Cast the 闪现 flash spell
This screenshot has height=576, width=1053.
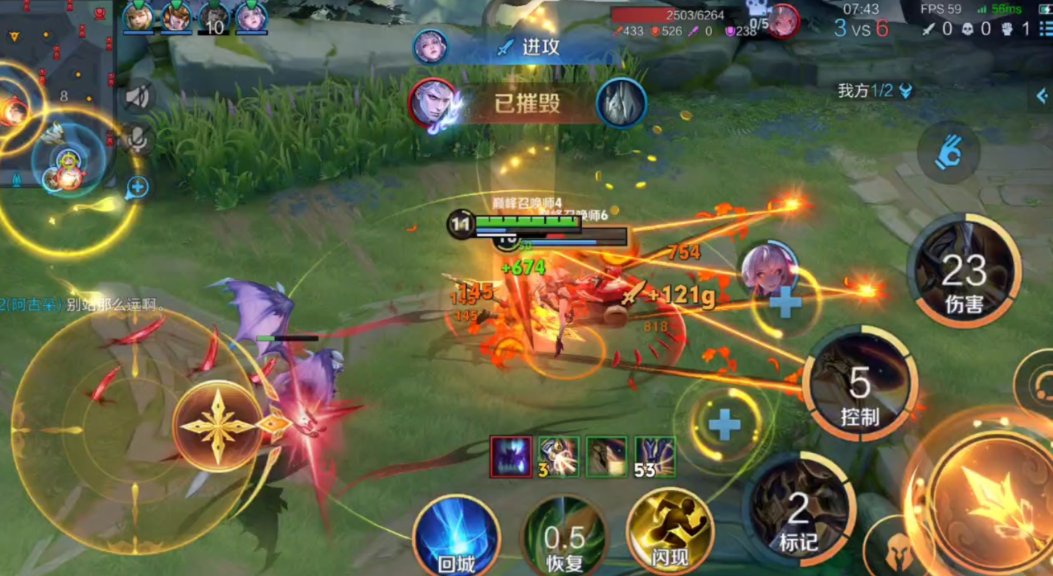(669, 532)
